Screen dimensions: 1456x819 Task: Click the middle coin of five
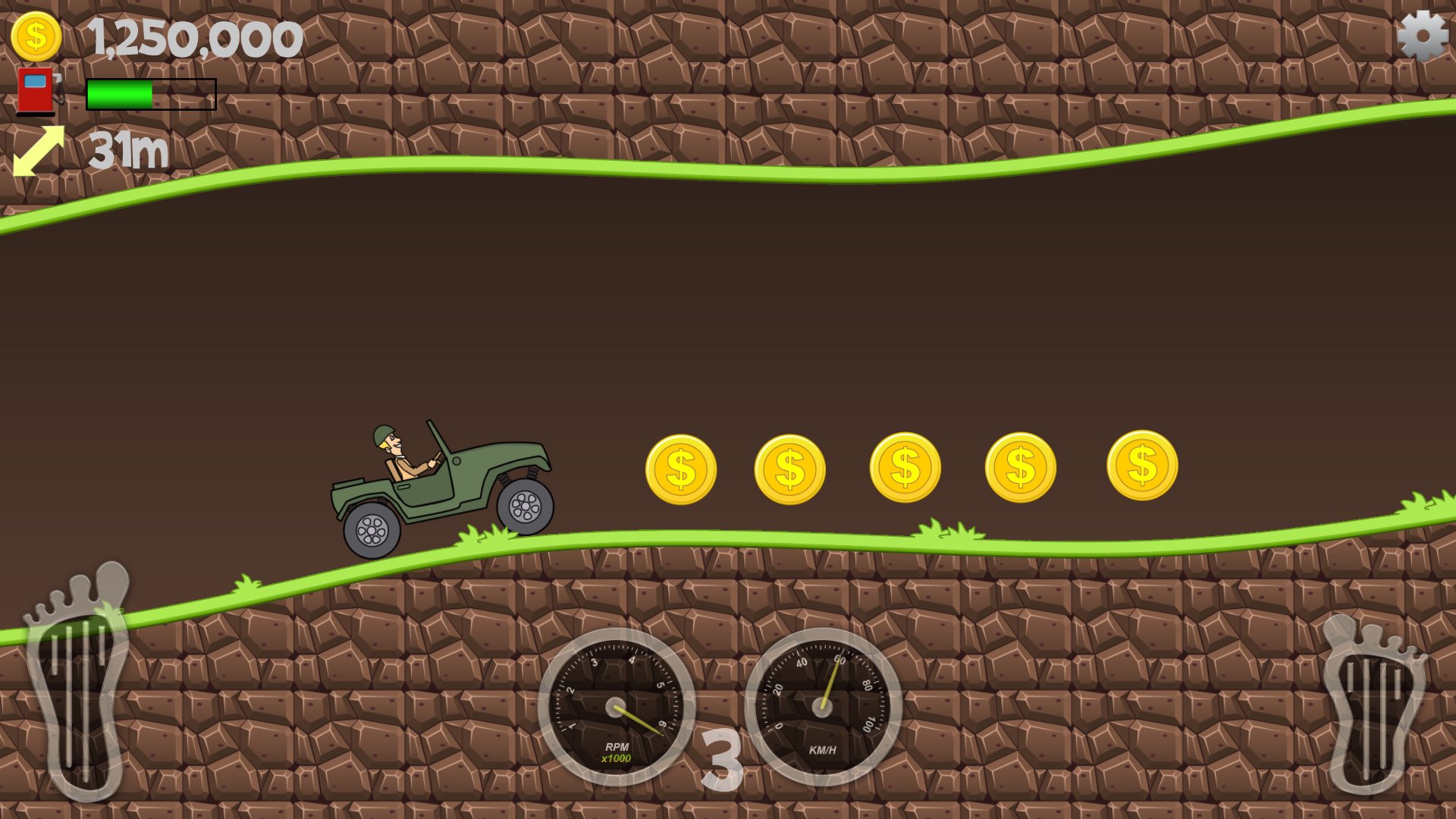coord(907,466)
